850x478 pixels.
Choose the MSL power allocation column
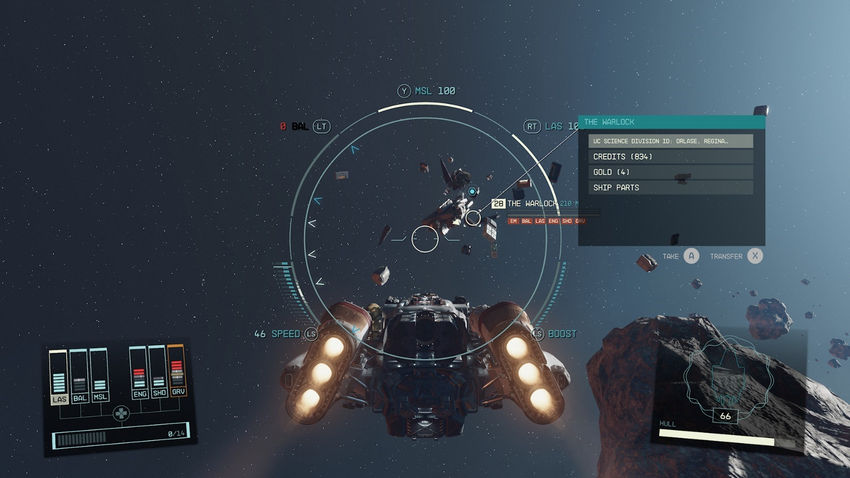click(98, 377)
